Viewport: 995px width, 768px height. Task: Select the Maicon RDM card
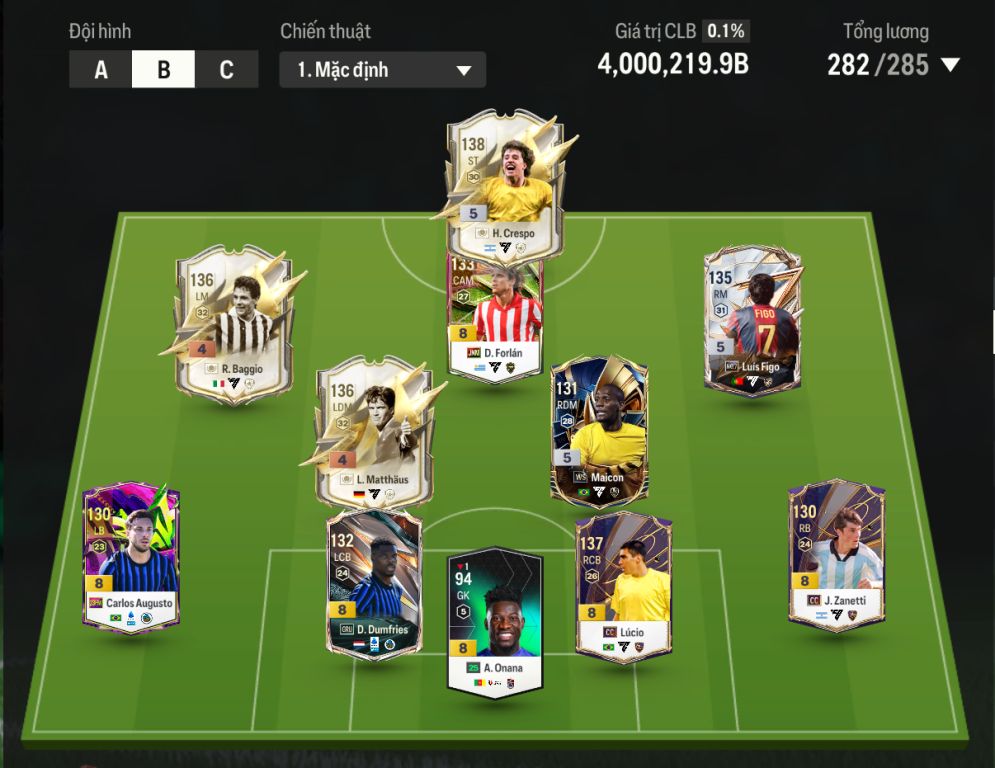[599, 430]
